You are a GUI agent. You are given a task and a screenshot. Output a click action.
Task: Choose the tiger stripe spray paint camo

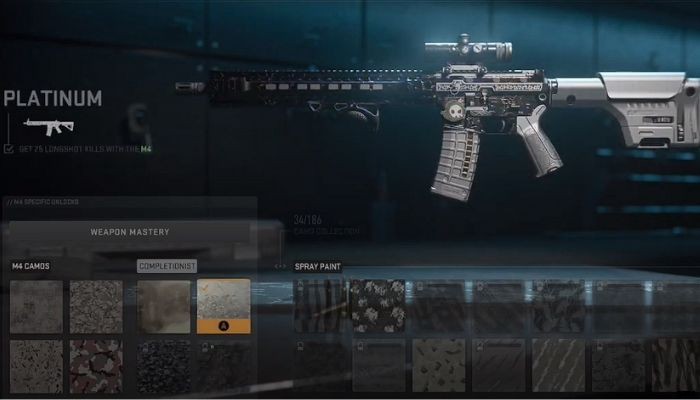[x=321, y=305]
